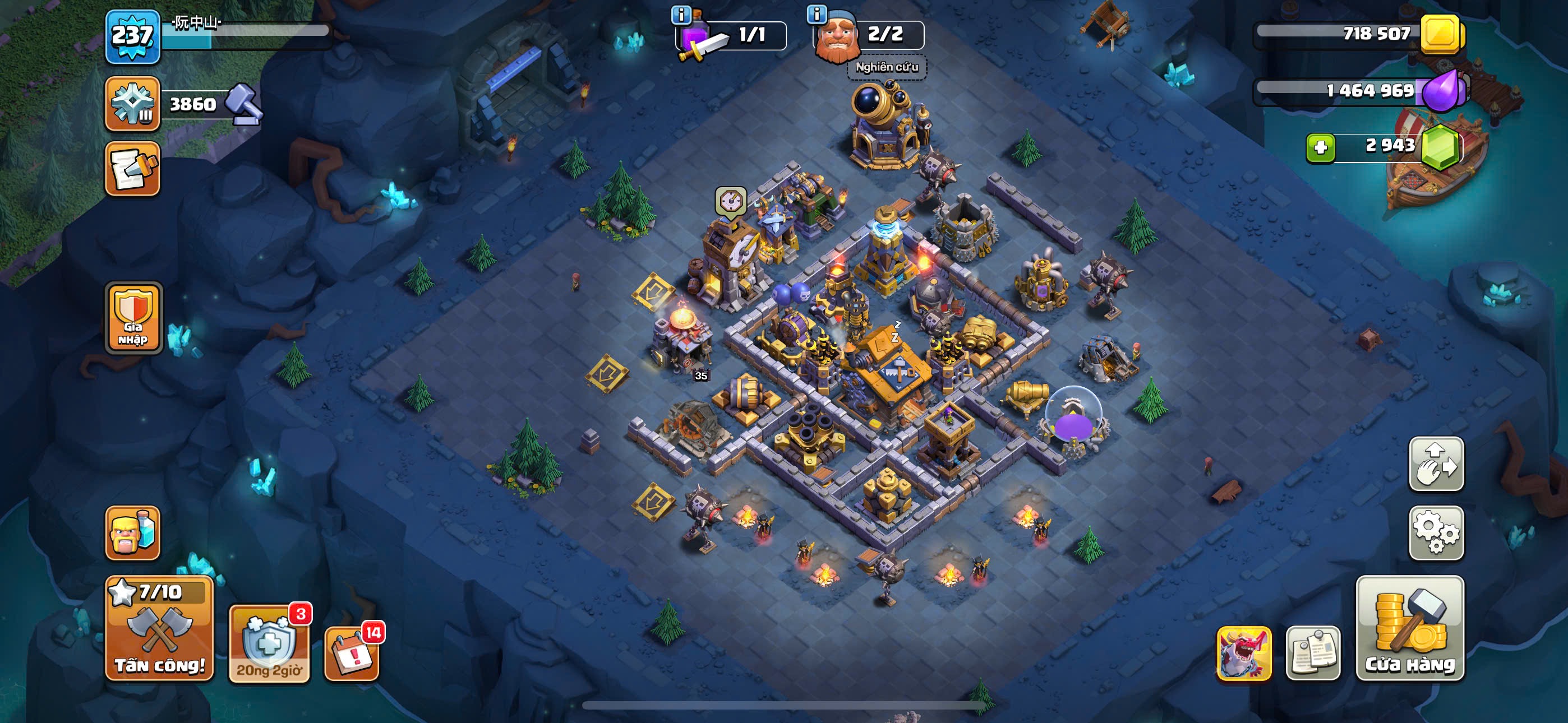Open the settings gears menu
1568x723 pixels.
[1436, 532]
